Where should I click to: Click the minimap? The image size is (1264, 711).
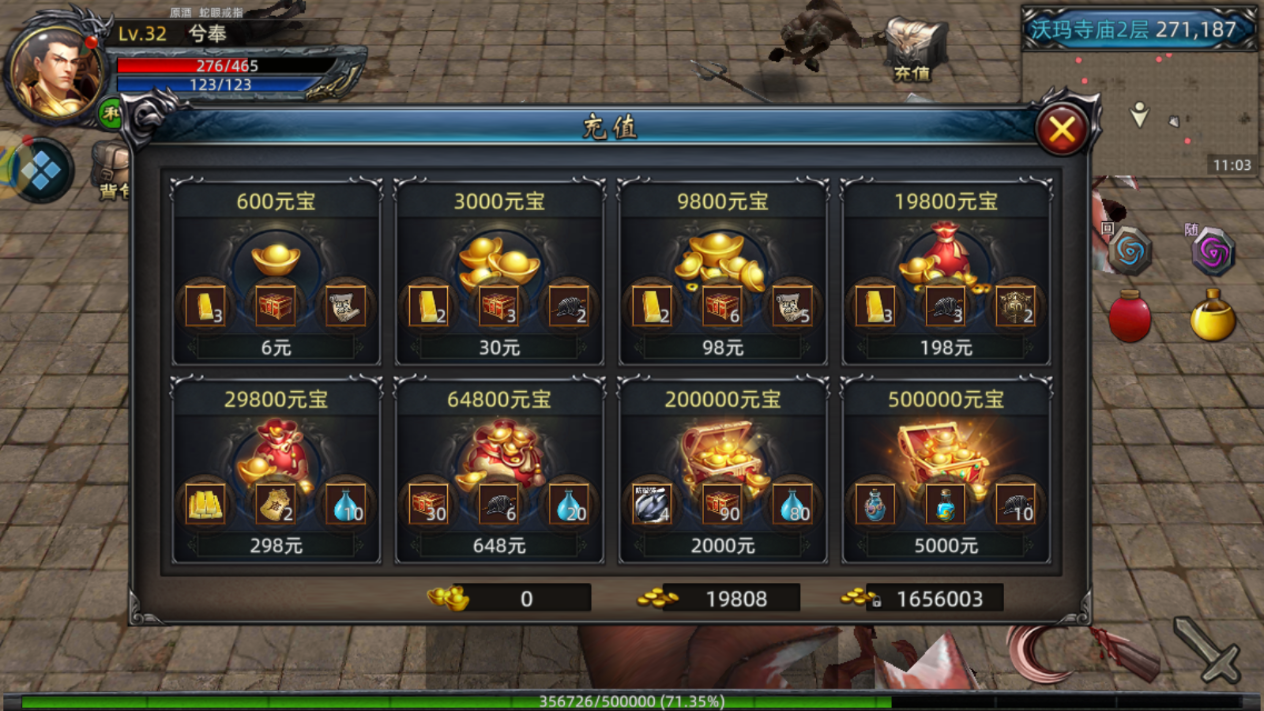pos(1140,110)
